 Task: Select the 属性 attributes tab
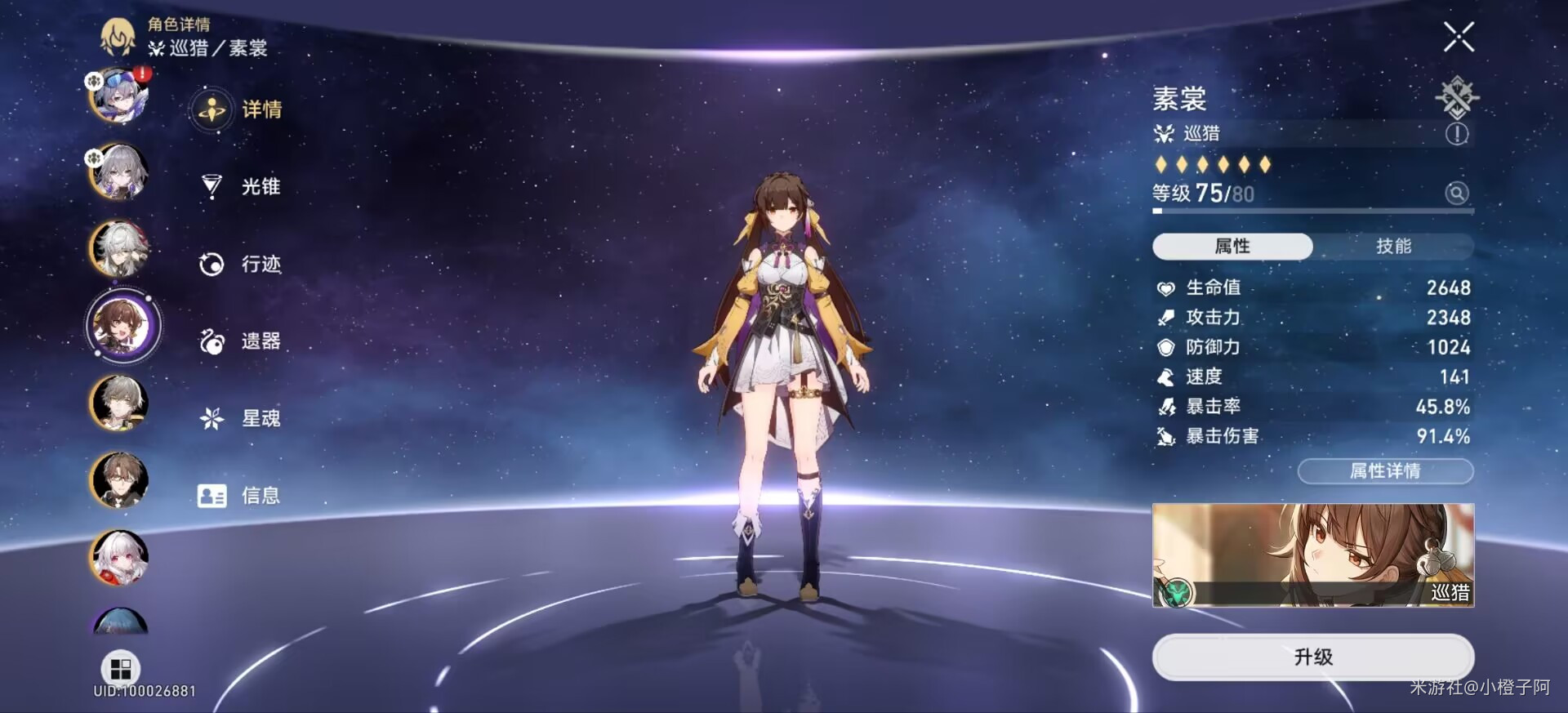point(1232,246)
